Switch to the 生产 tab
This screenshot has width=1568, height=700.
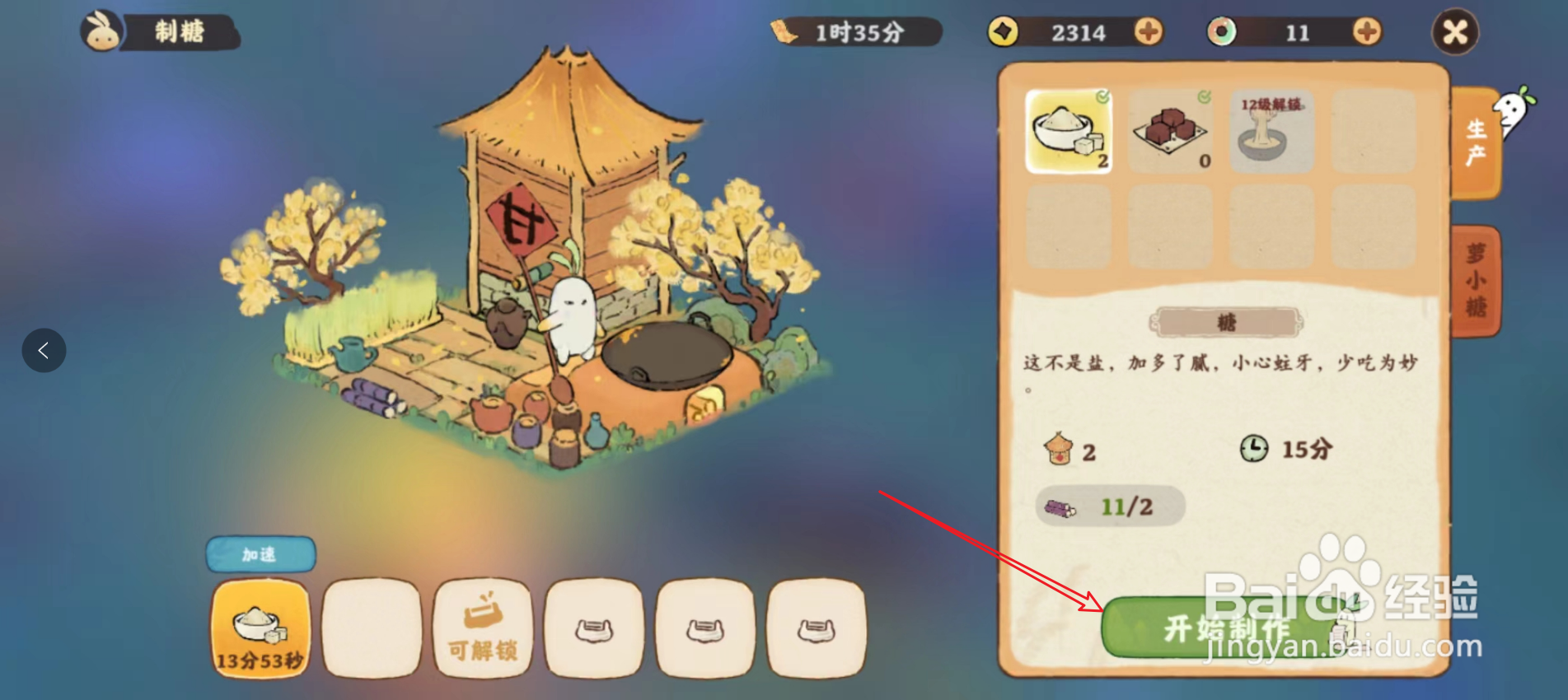[1477, 140]
